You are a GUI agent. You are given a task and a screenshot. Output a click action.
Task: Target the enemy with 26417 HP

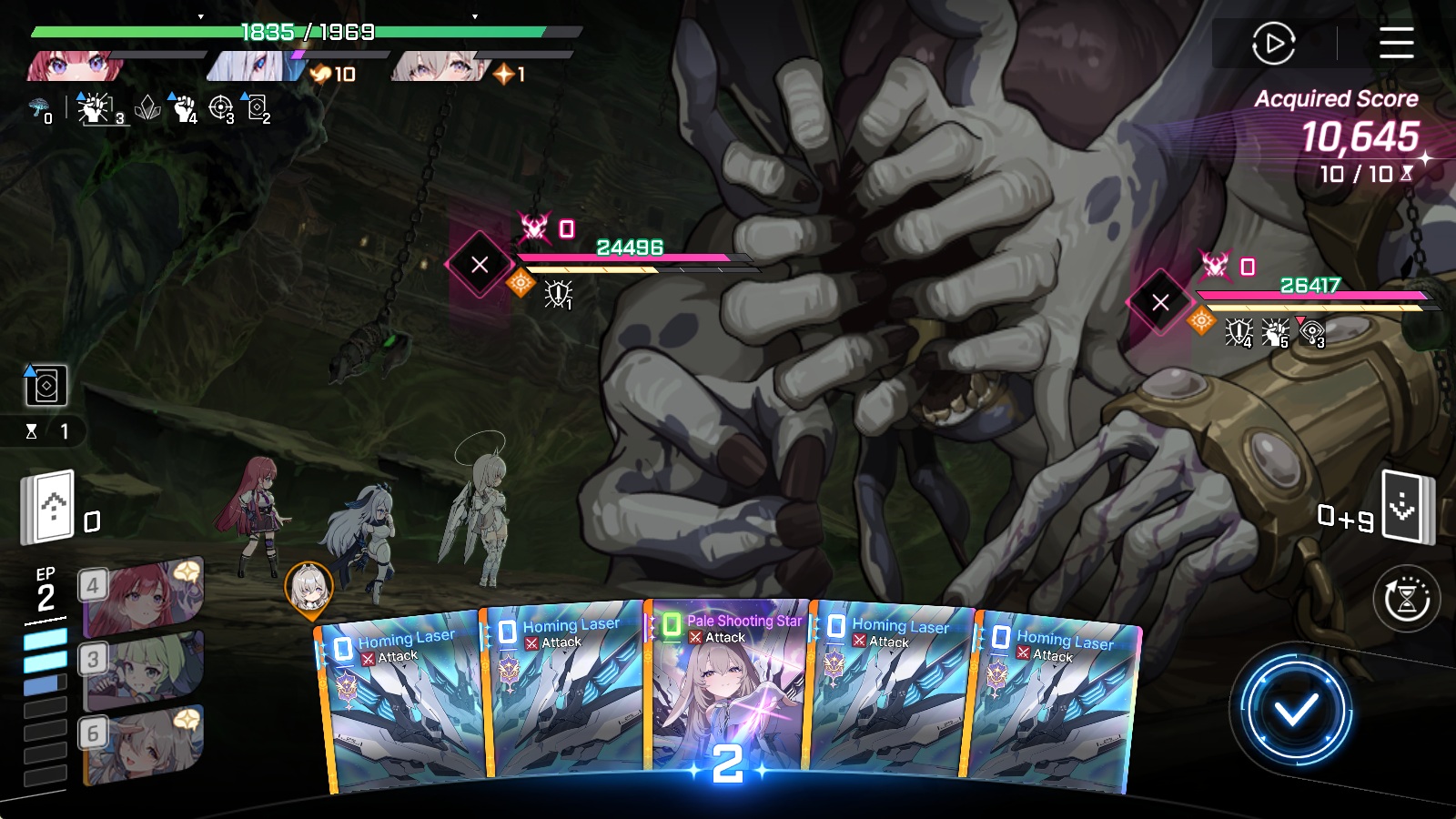tap(1159, 302)
